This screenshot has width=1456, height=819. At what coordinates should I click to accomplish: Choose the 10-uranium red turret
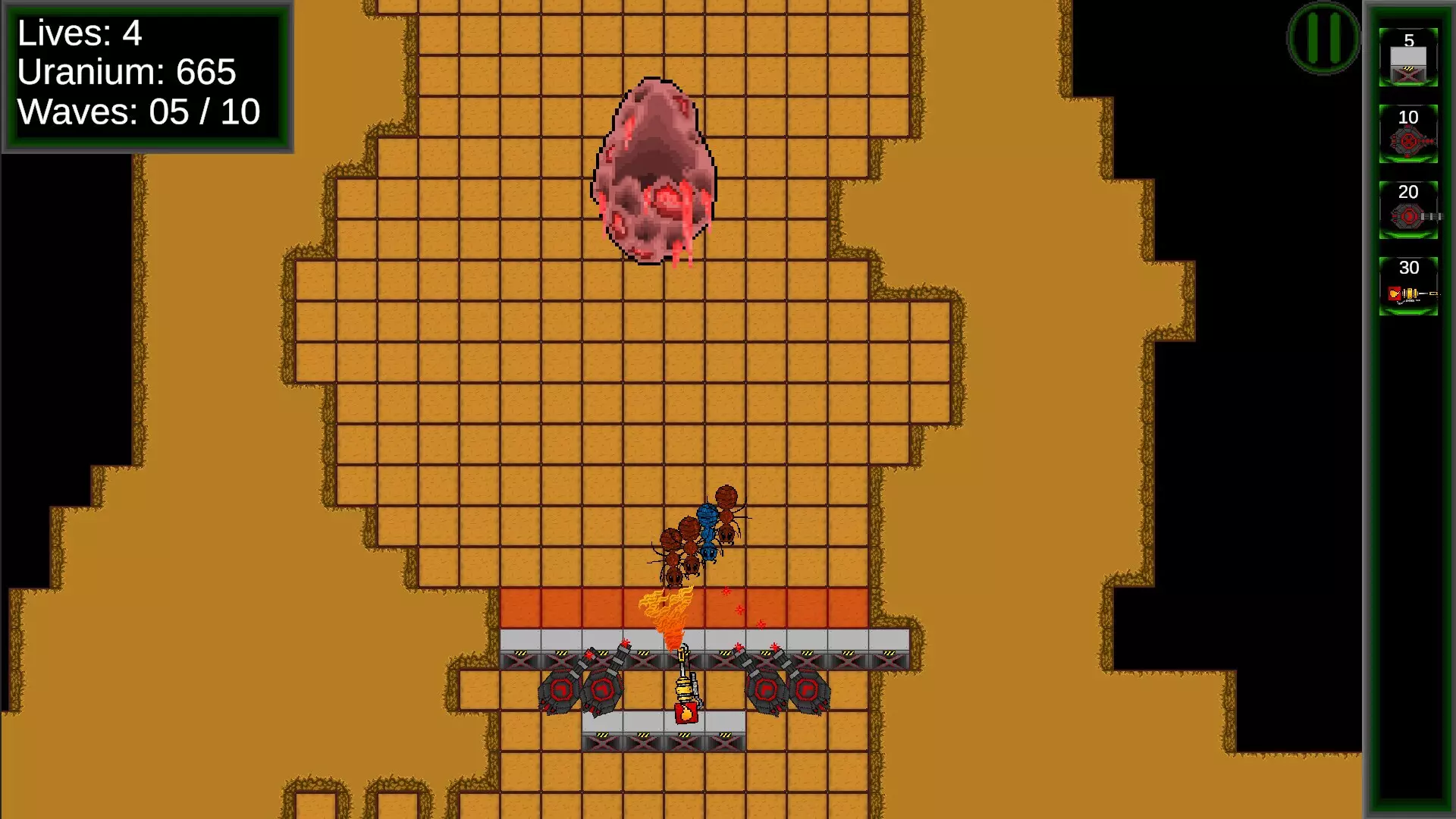click(x=1408, y=134)
